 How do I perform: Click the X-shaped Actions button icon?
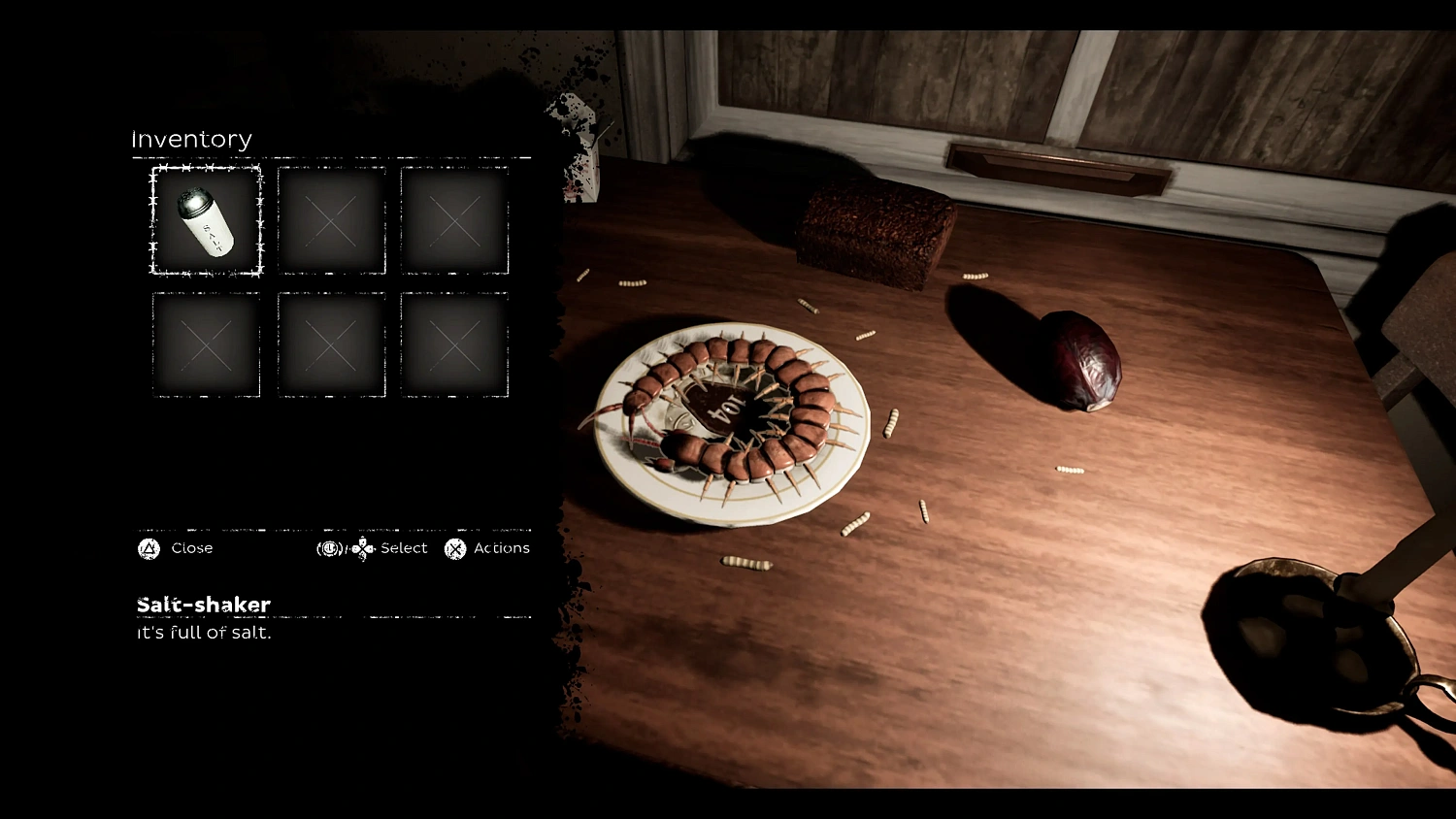click(x=453, y=548)
